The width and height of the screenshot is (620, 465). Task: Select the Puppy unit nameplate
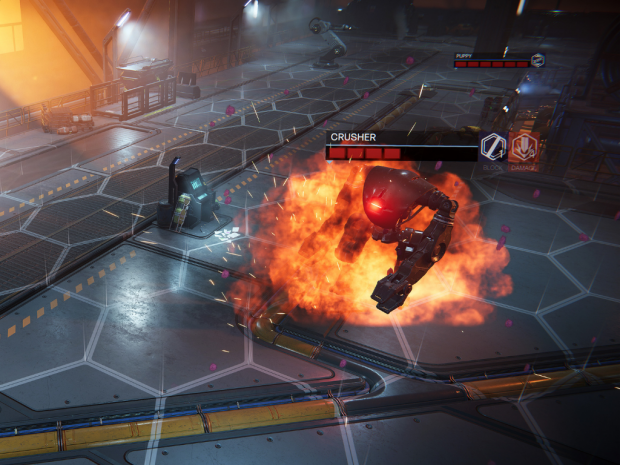(491, 60)
